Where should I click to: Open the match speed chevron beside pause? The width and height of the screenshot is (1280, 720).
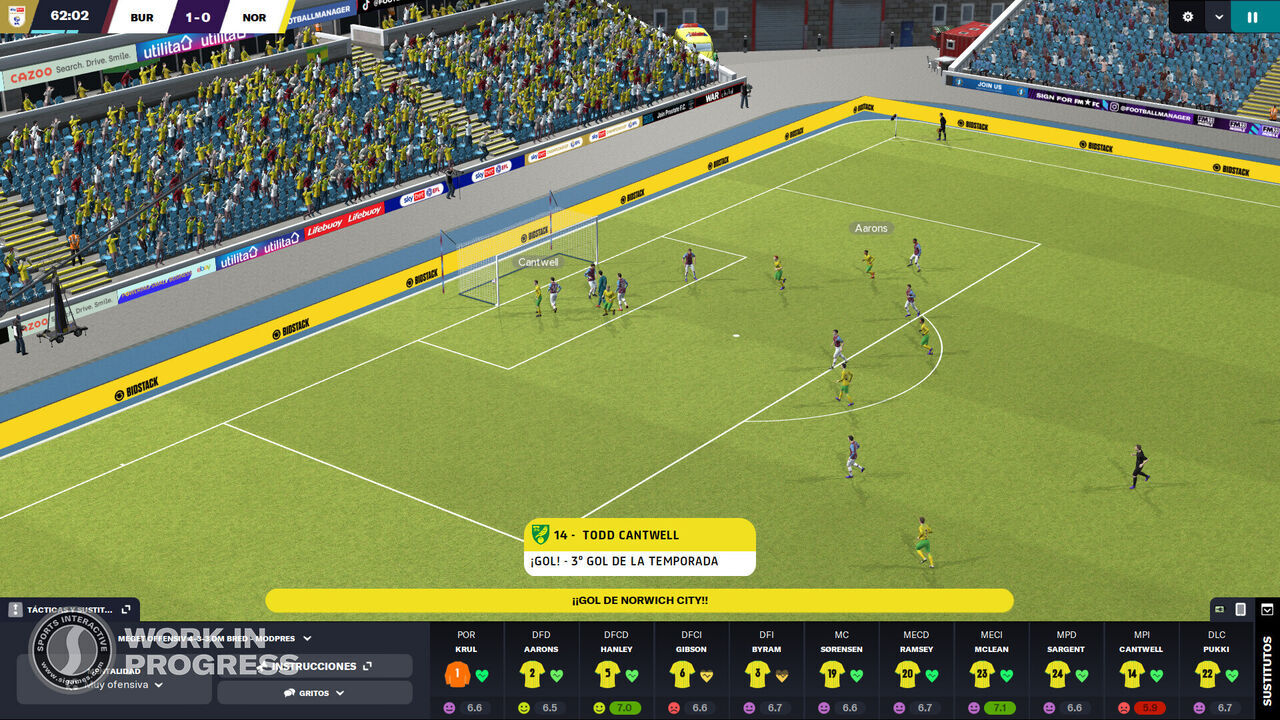pos(1219,17)
